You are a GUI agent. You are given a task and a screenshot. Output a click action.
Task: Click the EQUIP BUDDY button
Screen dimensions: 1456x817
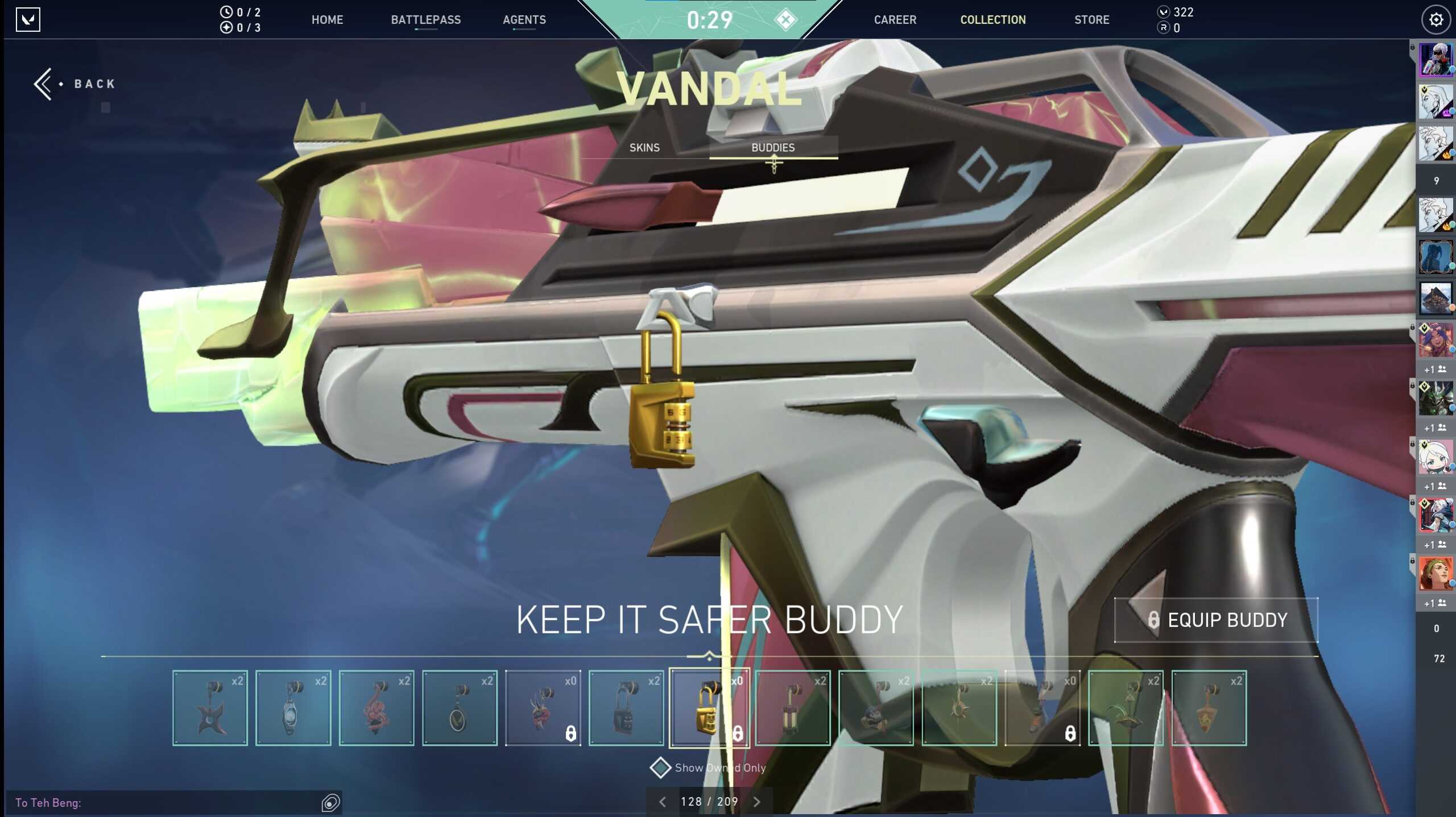point(1216,620)
